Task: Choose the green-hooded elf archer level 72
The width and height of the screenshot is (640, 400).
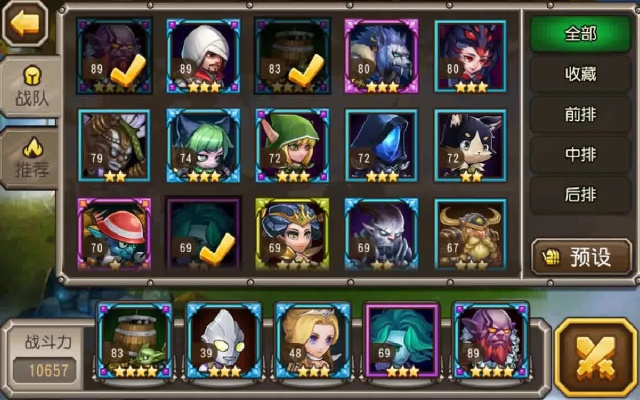Action: pyautogui.click(x=292, y=145)
